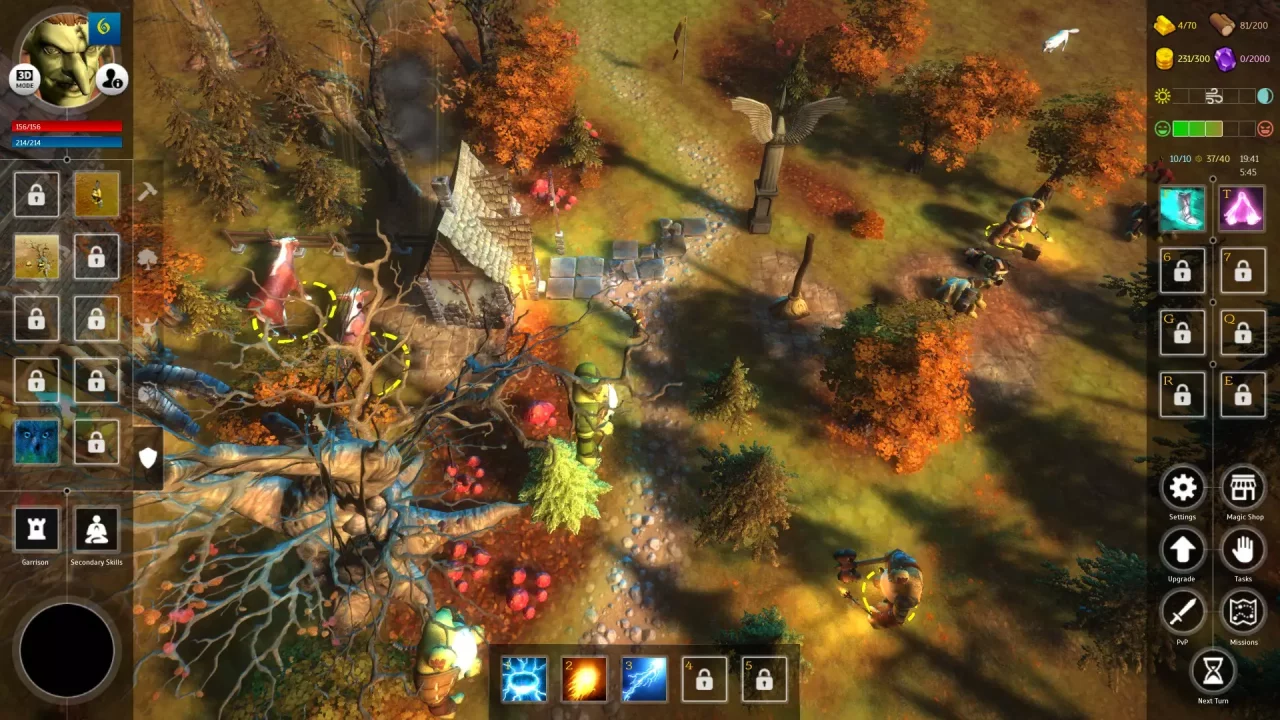1280x720 pixels.
Task: Switch to the hammer build tab
Action: click(x=147, y=192)
